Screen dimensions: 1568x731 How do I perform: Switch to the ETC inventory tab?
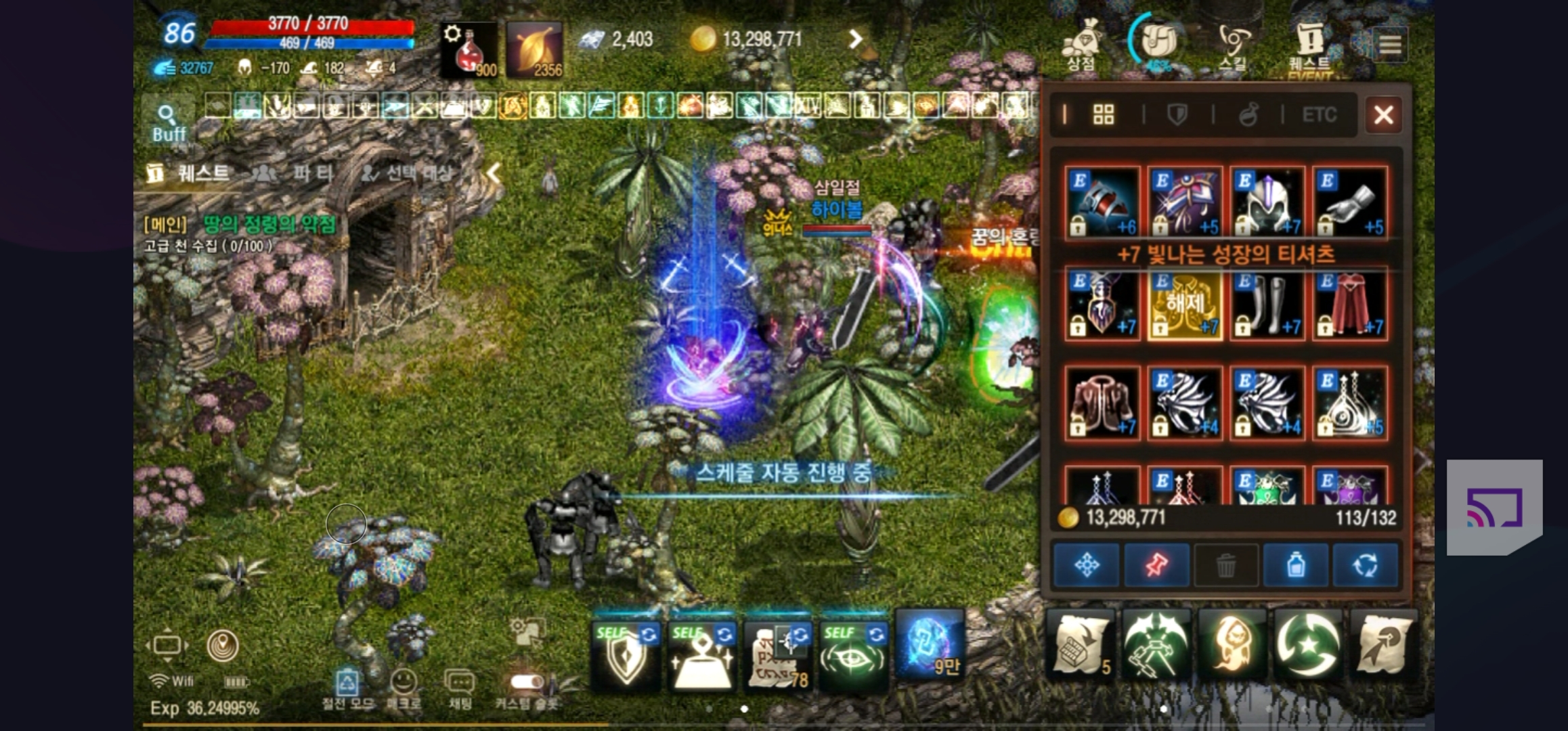coord(1319,114)
